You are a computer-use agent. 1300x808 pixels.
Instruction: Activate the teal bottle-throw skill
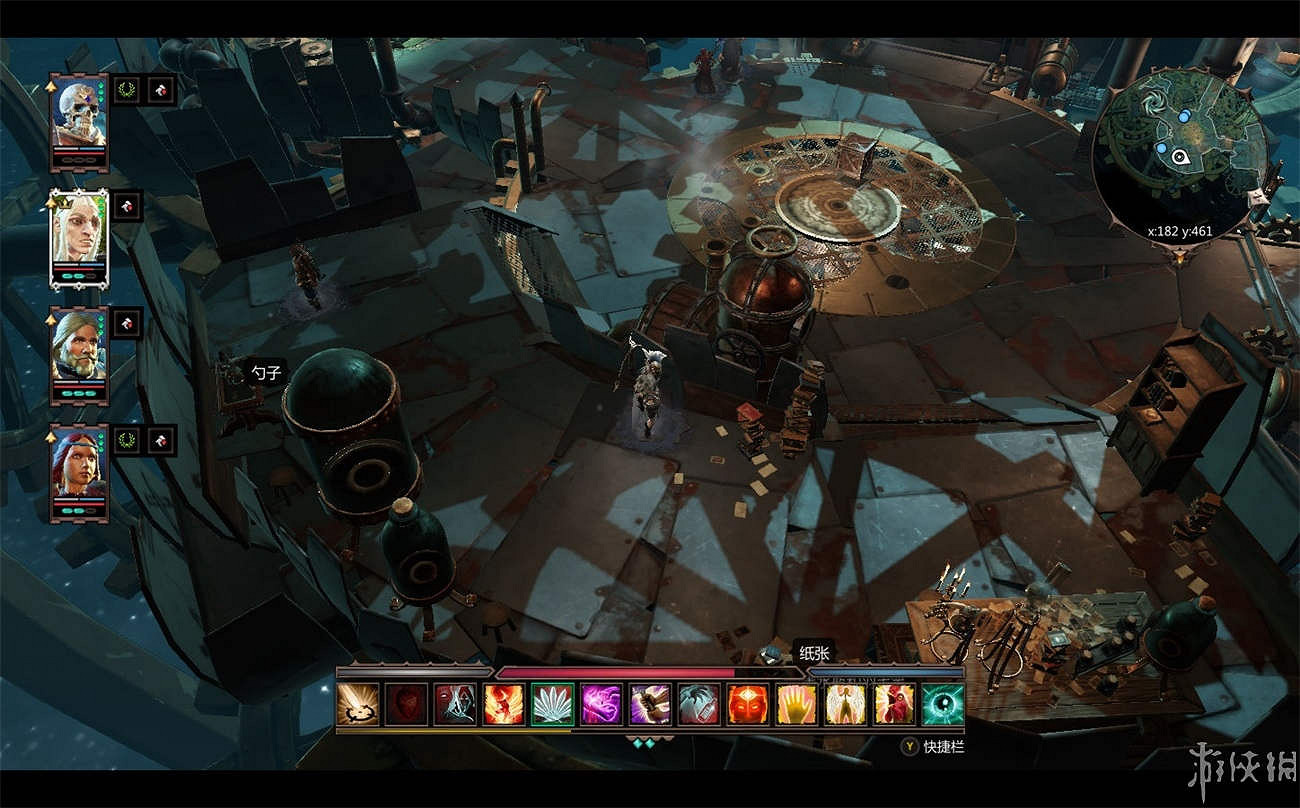pyautogui.click(x=699, y=704)
